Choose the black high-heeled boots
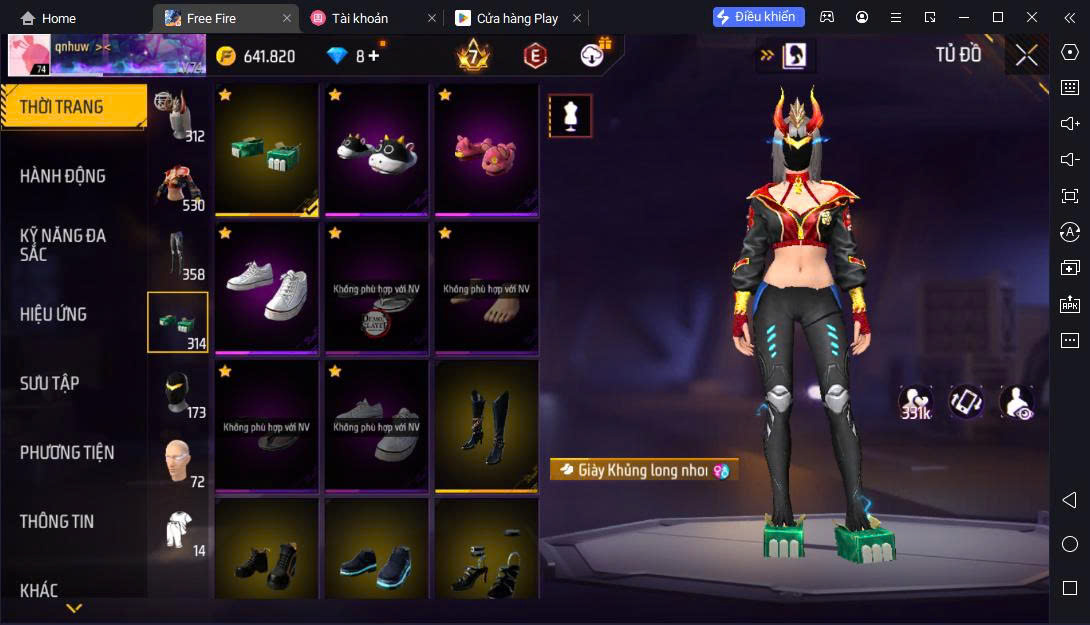The height and width of the screenshot is (625, 1090). [486, 426]
